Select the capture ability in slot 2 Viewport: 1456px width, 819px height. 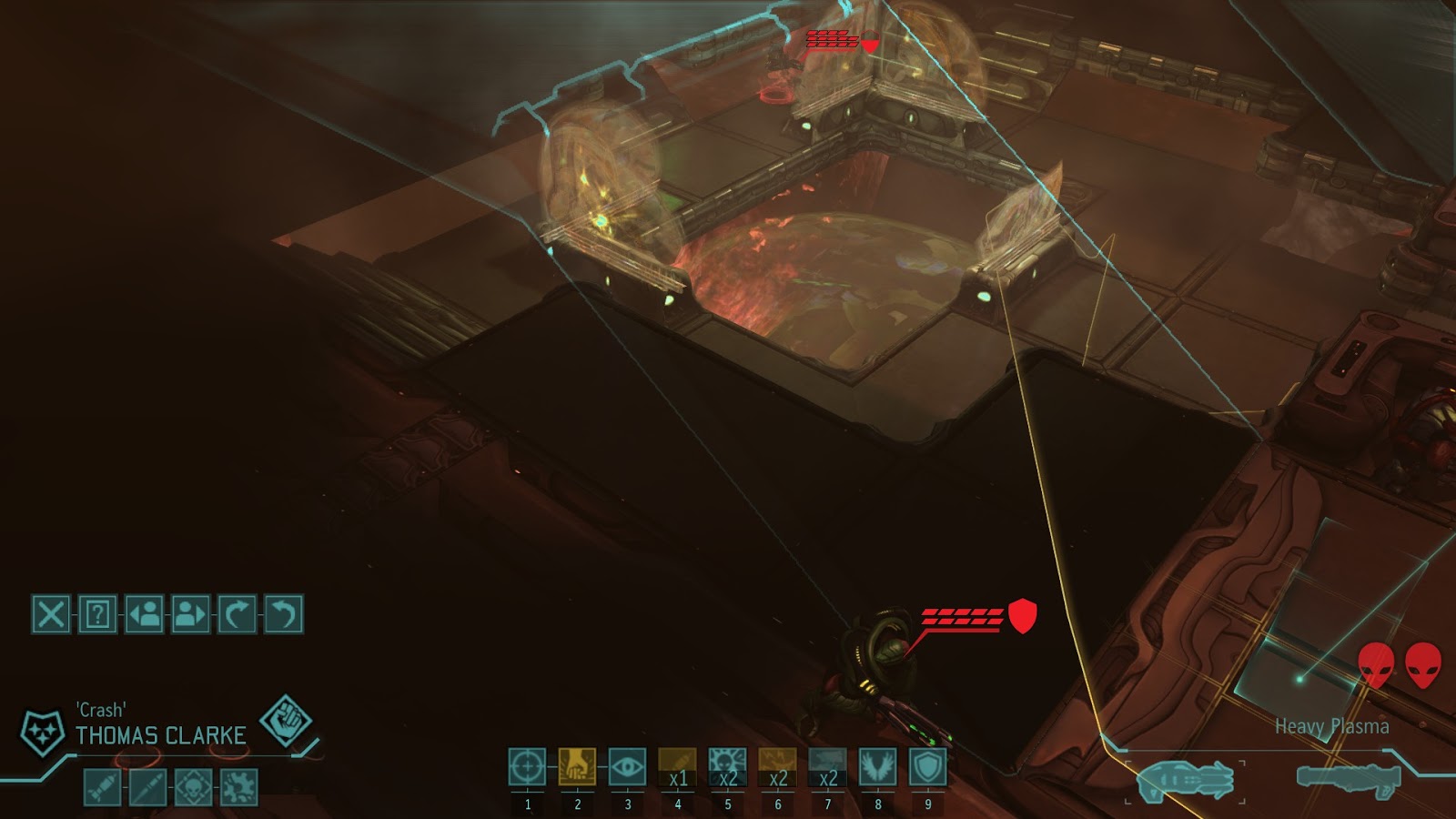pyautogui.click(x=578, y=769)
